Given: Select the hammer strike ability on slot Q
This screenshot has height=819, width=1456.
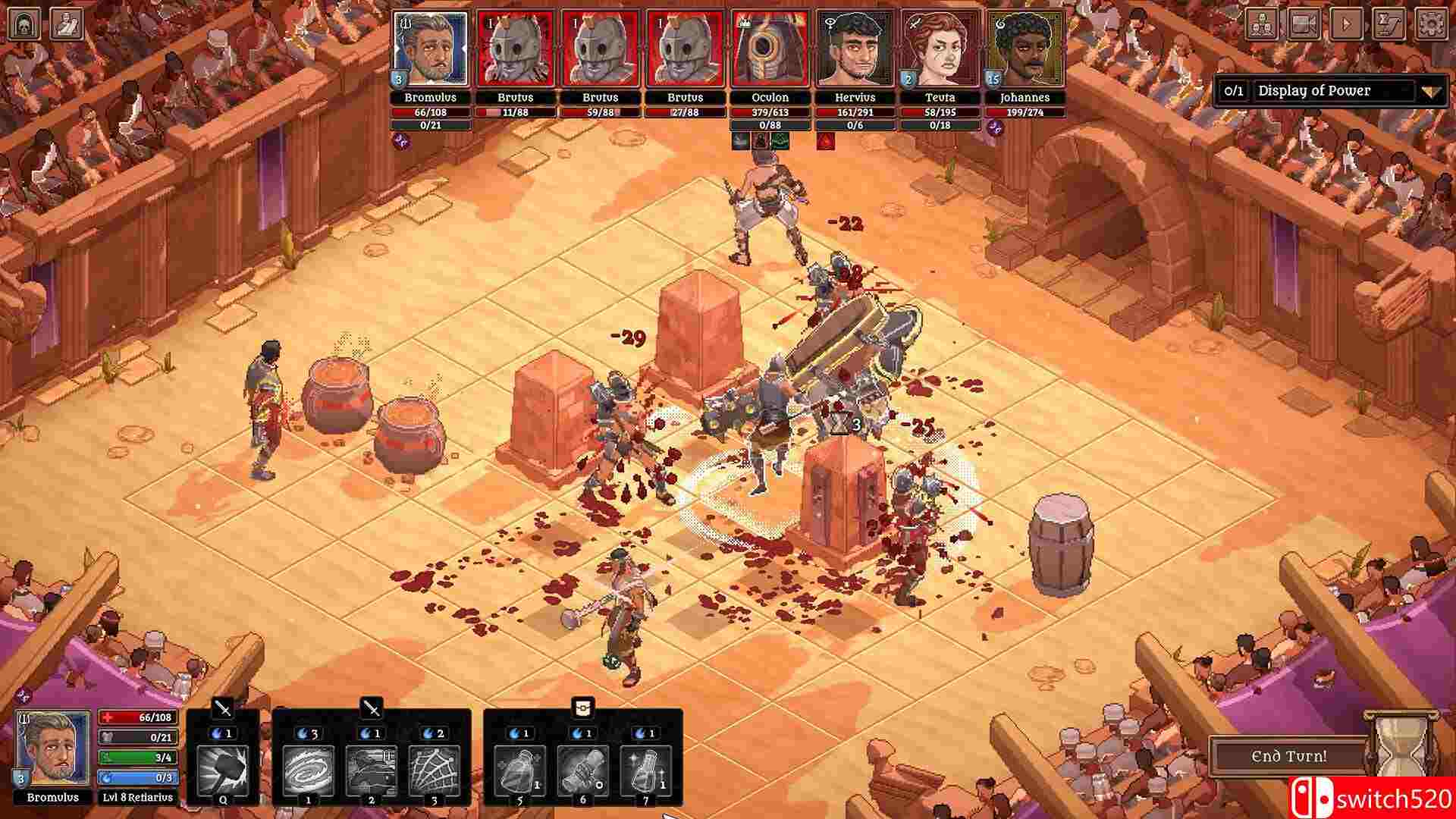Looking at the screenshot, I should pos(221,770).
